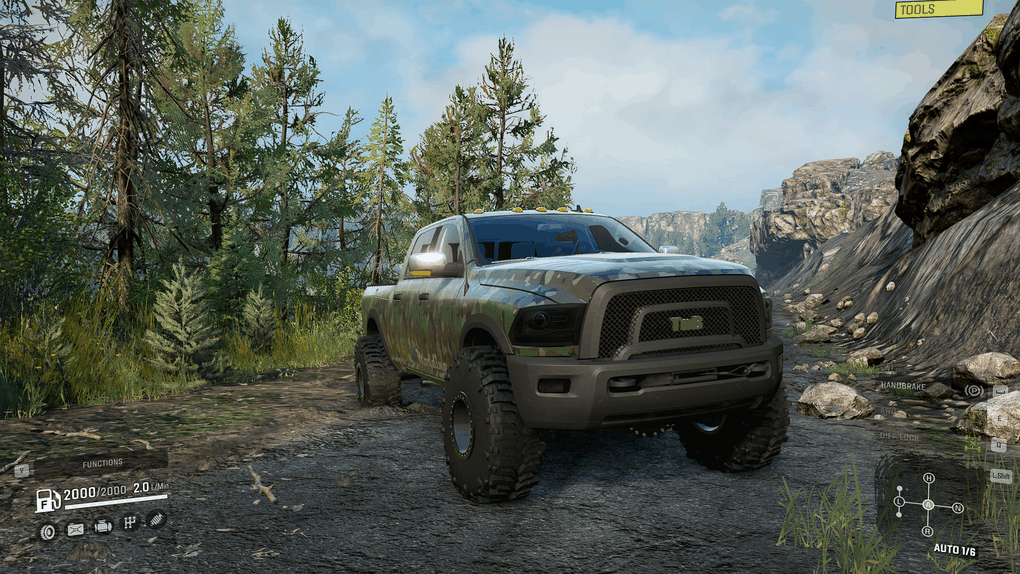Shift to High gear on the gear selector
The height and width of the screenshot is (574, 1020).
click(x=929, y=478)
